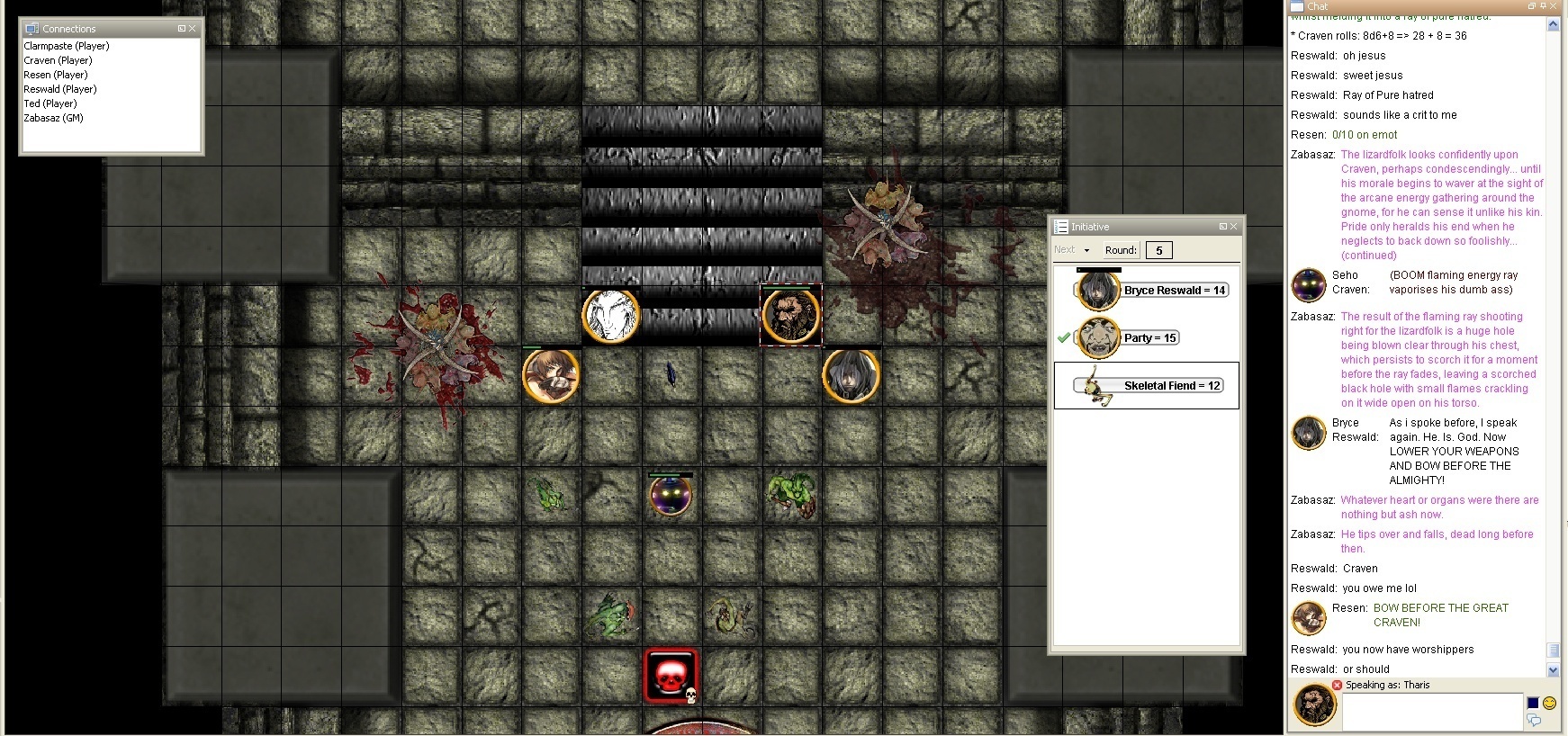Select Skeletal Fiend in the initiative list
This screenshot has height=736, width=1568.
point(1171,386)
